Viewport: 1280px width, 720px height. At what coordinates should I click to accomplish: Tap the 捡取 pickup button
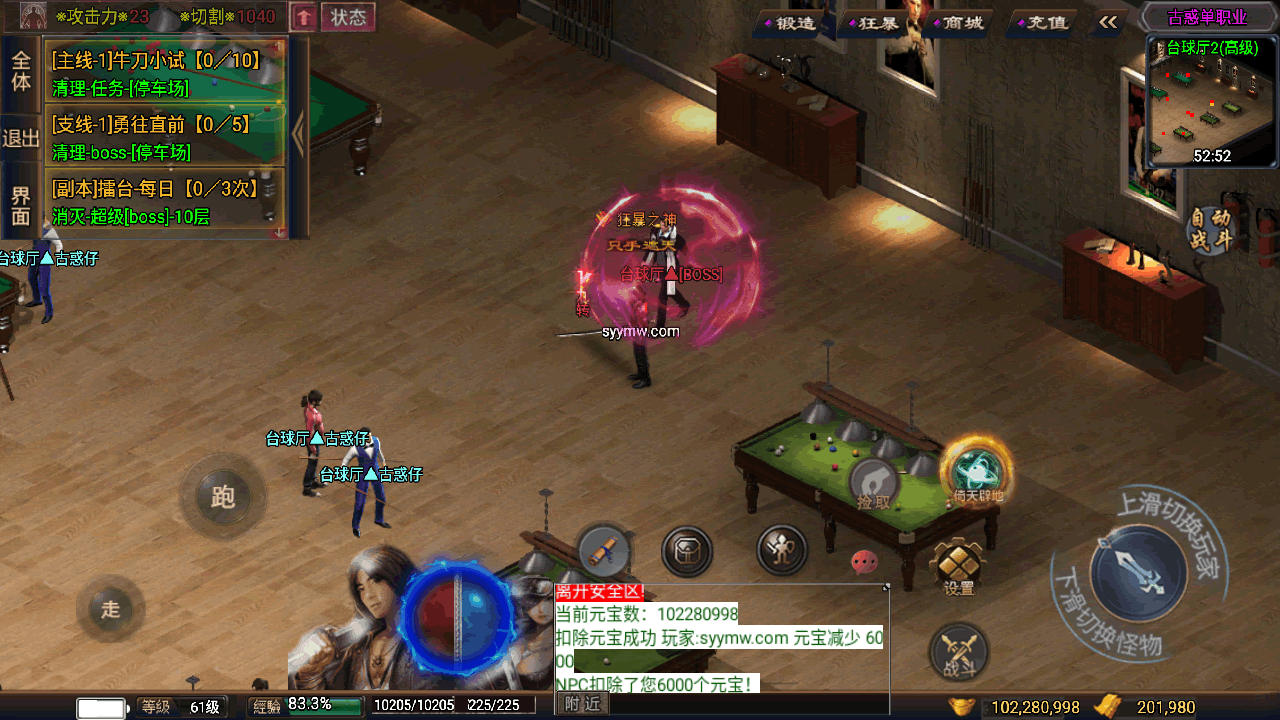pos(874,486)
